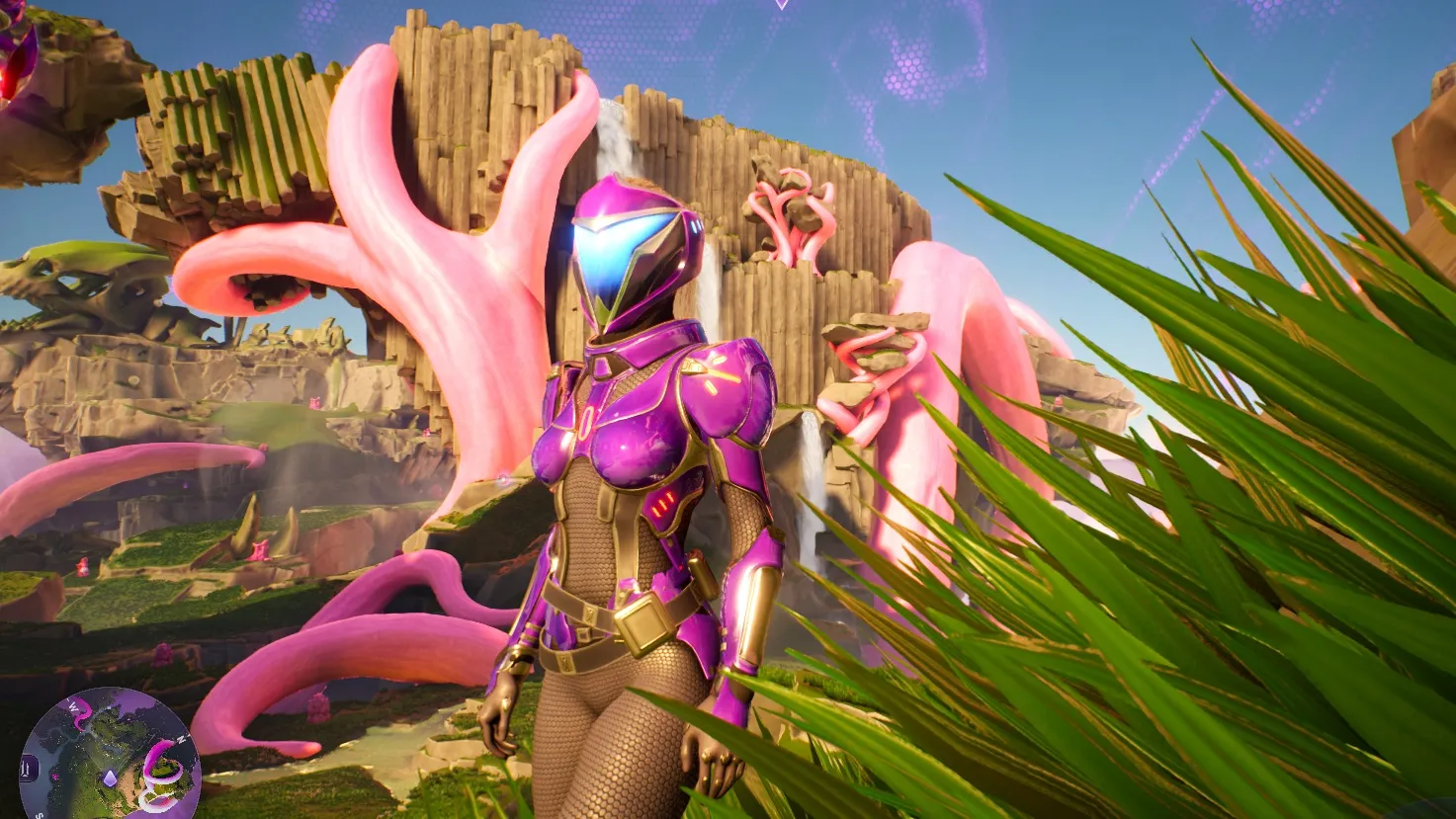The width and height of the screenshot is (1456, 819).
Task: Select the 'S' compass marker on the minimap
Action: point(38,814)
